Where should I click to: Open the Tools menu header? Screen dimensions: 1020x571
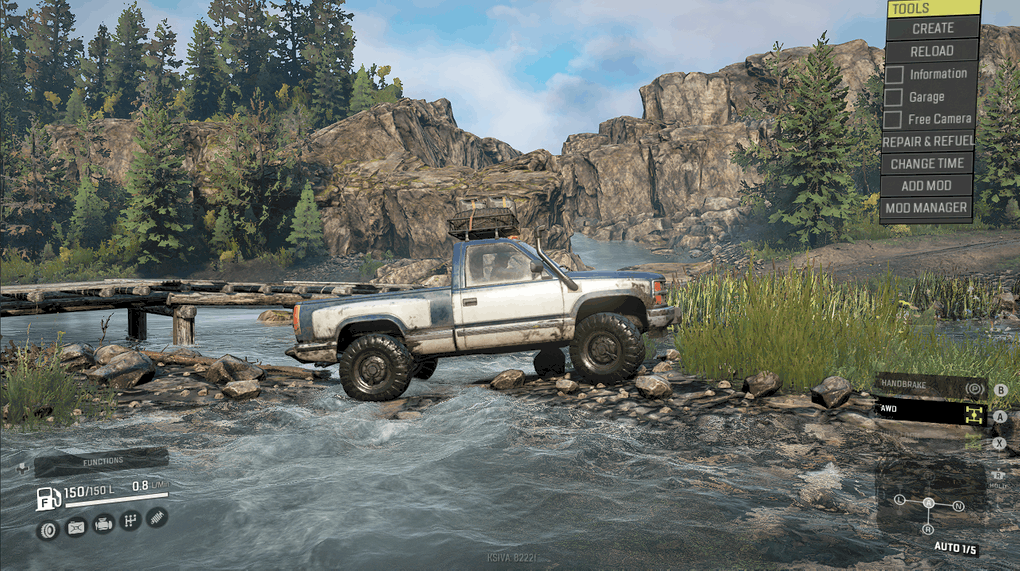pyautogui.click(x=932, y=8)
